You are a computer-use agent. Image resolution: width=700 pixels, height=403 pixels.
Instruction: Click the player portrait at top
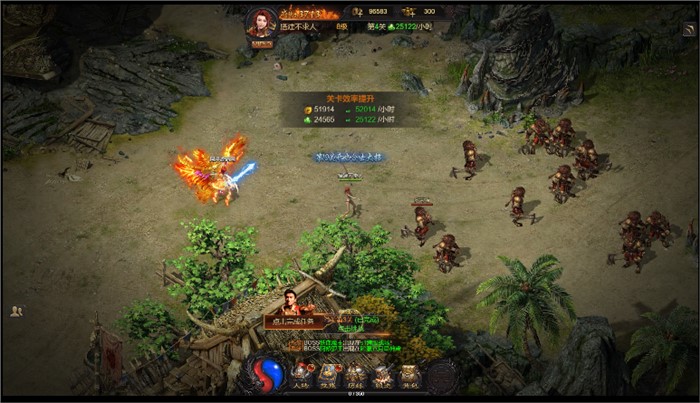[262, 24]
